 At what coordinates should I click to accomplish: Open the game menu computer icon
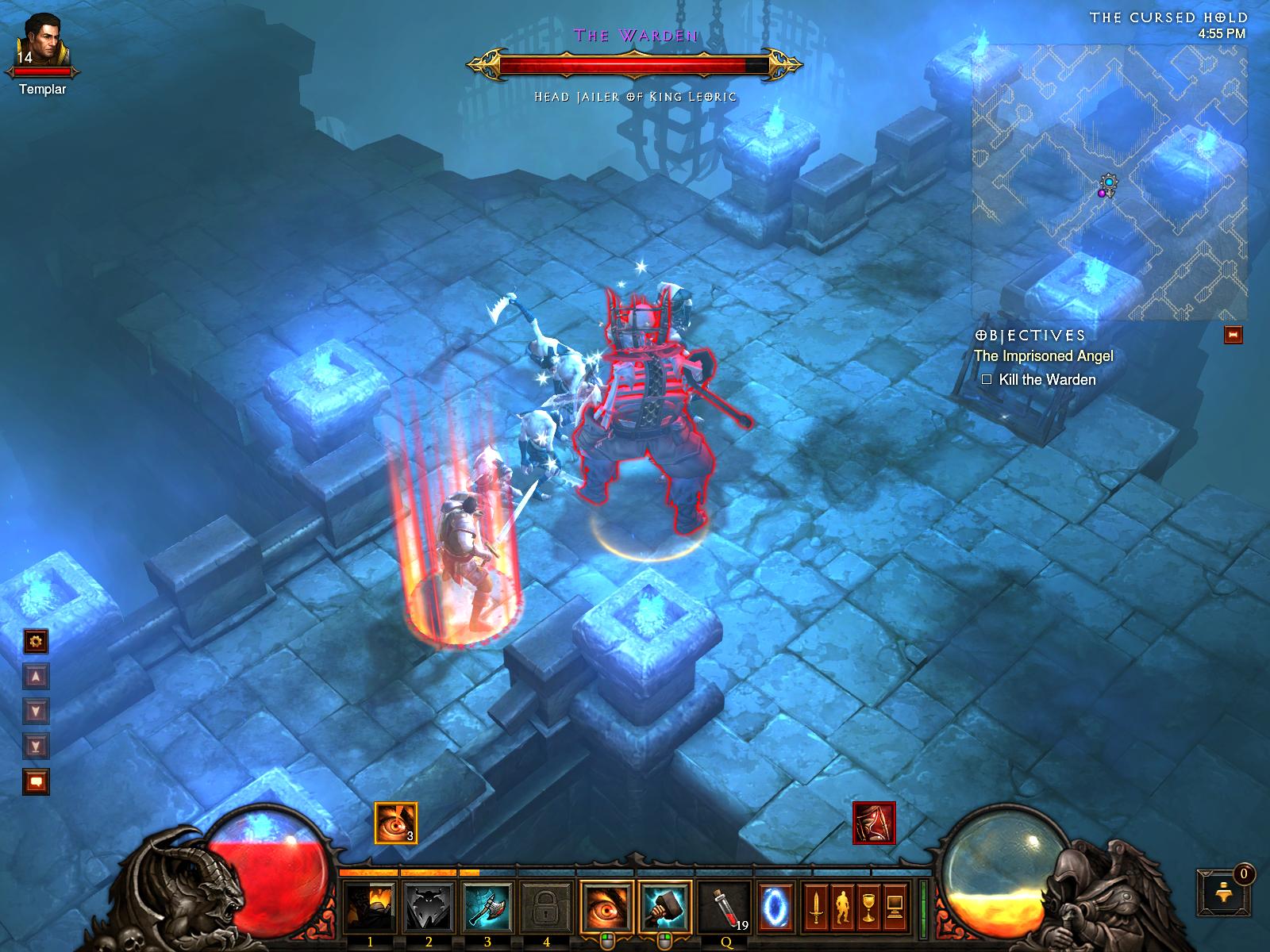[x=895, y=908]
